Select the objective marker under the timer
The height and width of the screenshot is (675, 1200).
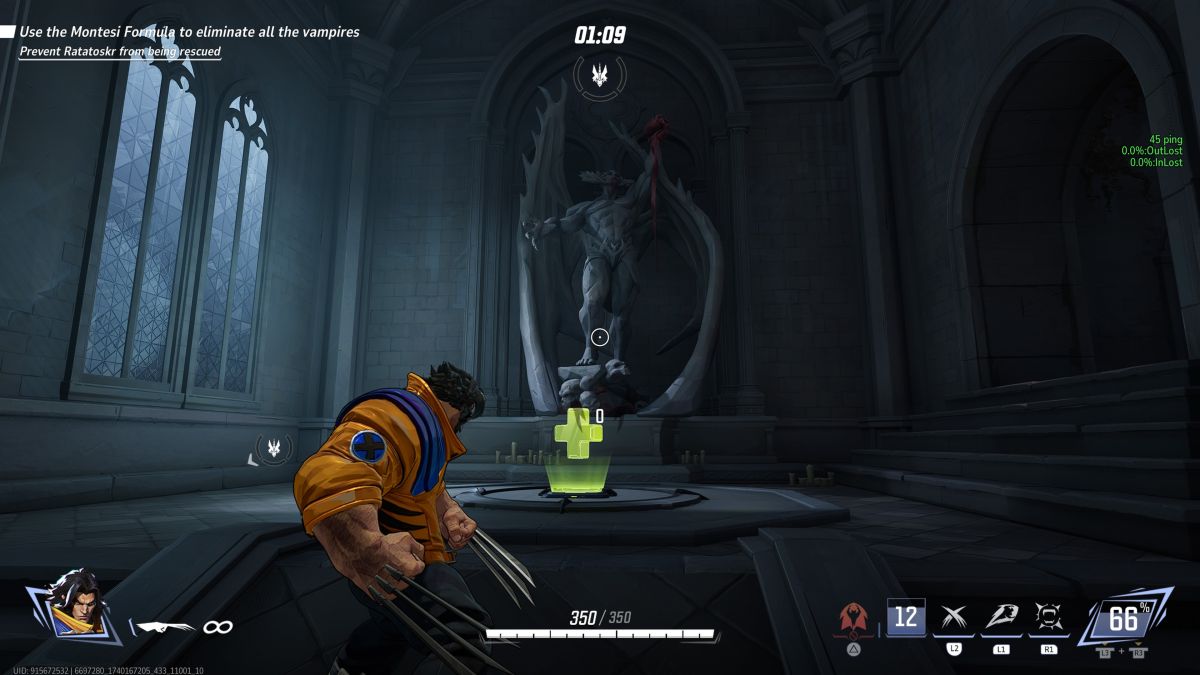tap(600, 74)
